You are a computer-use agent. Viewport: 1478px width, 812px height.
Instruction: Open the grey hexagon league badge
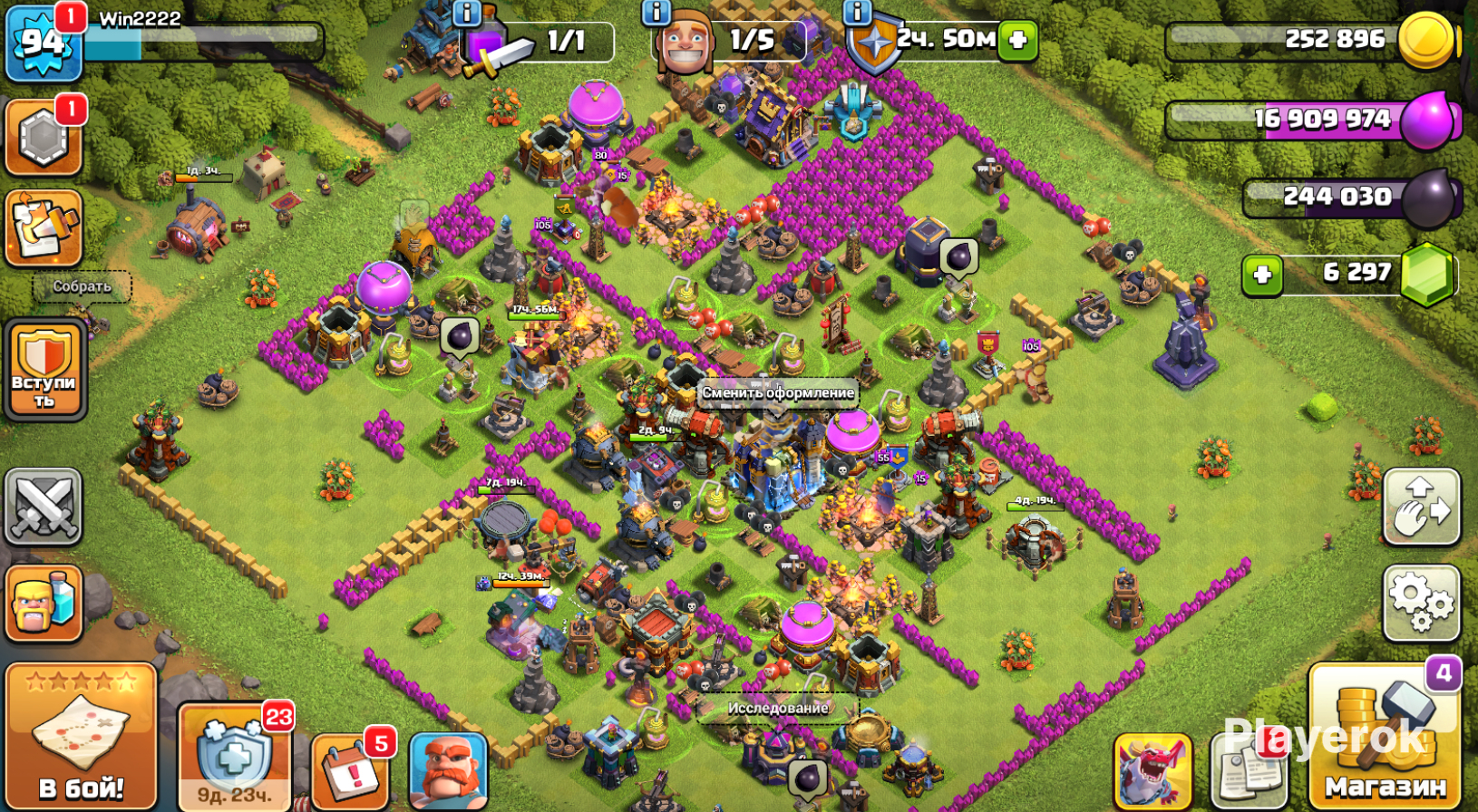pyautogui.click(x=44, y=138)
